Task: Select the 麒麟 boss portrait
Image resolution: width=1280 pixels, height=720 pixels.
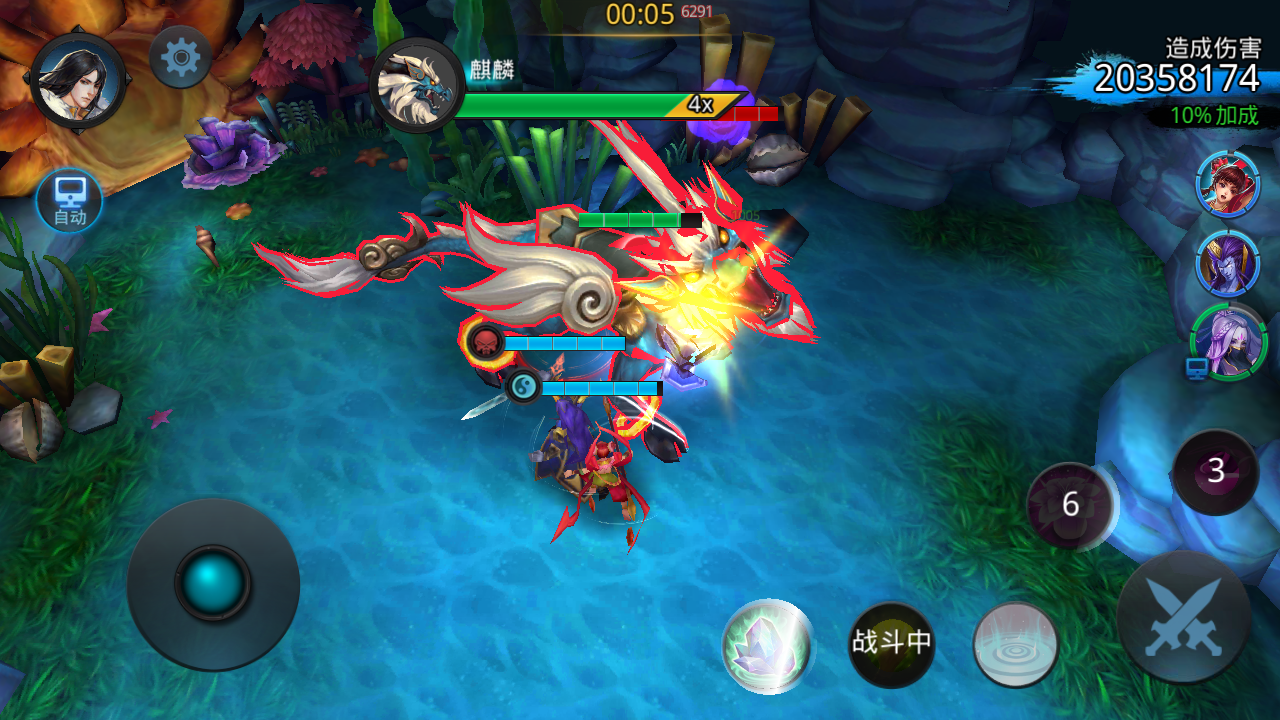Action: (416, 86)
